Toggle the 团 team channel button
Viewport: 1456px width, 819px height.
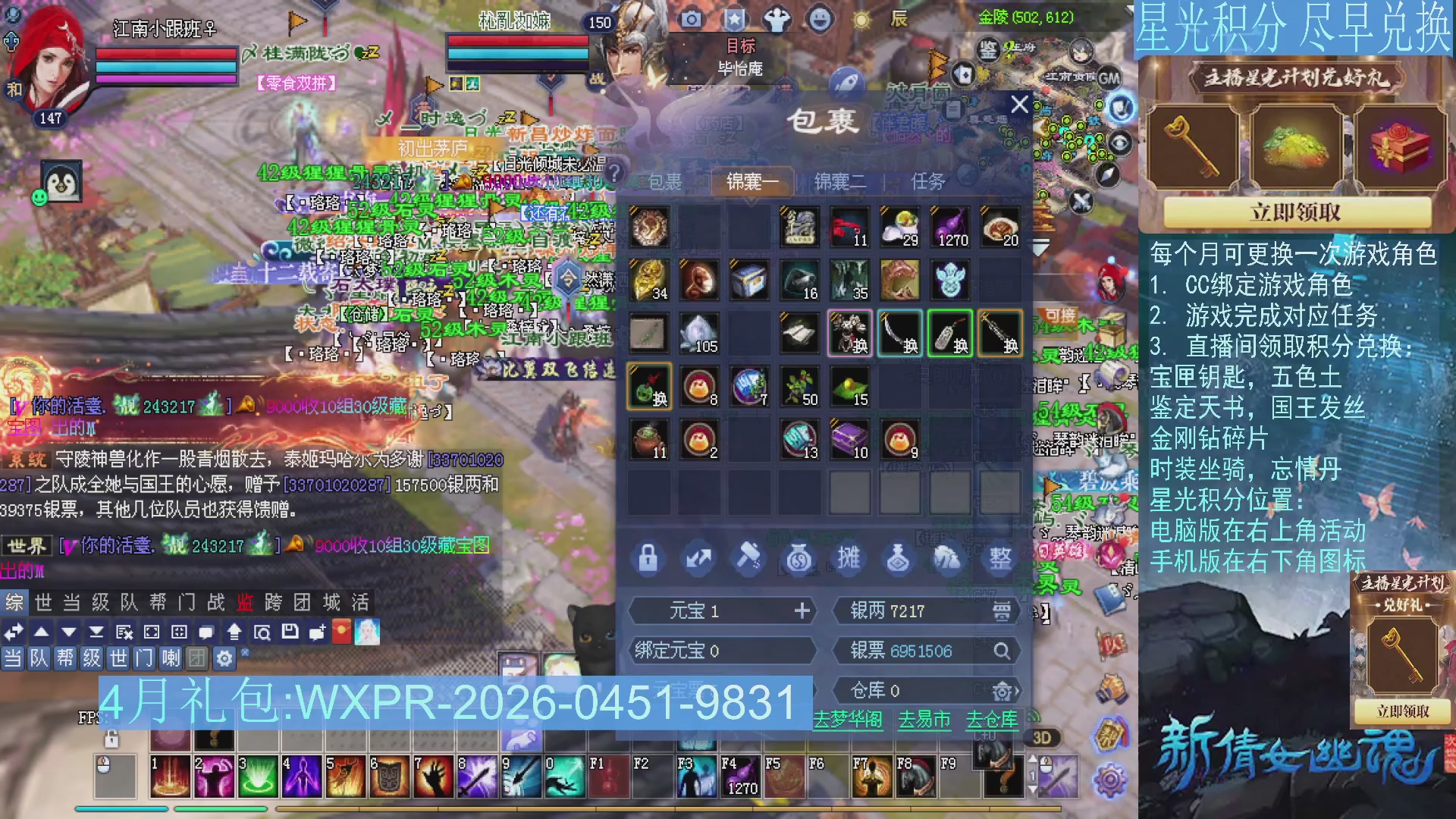click(x=197, y=658)
